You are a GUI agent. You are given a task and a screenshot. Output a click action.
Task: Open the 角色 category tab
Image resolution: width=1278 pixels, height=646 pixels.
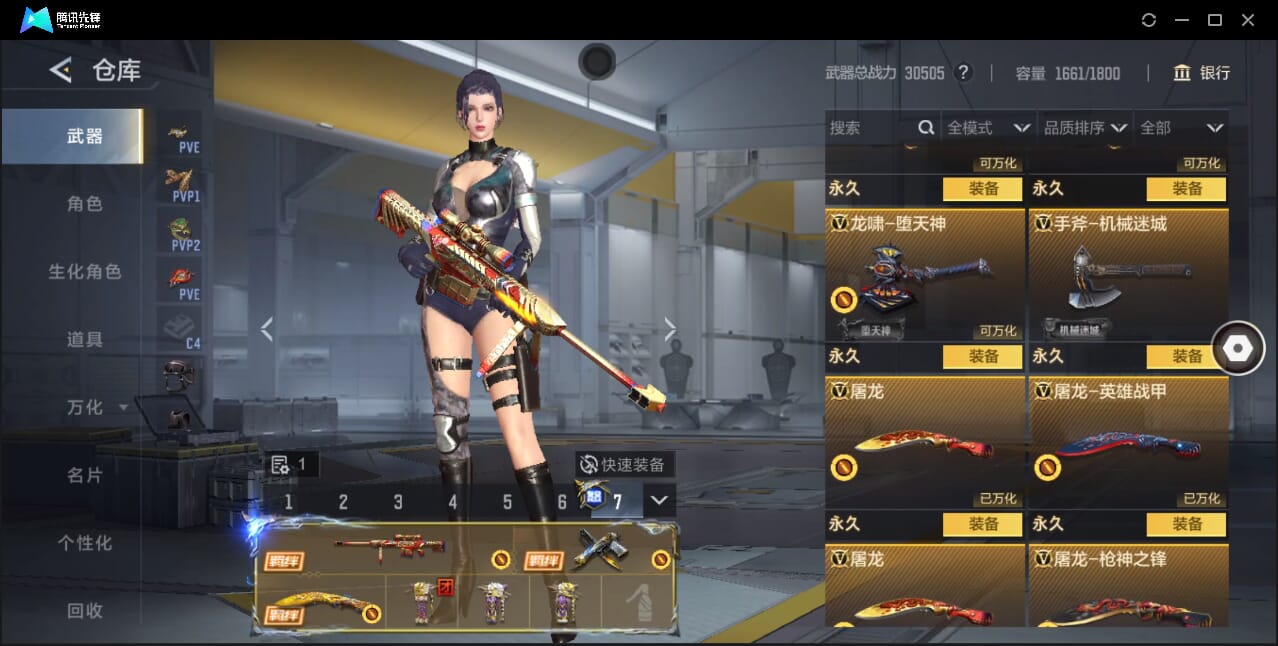tap(84, 204)
